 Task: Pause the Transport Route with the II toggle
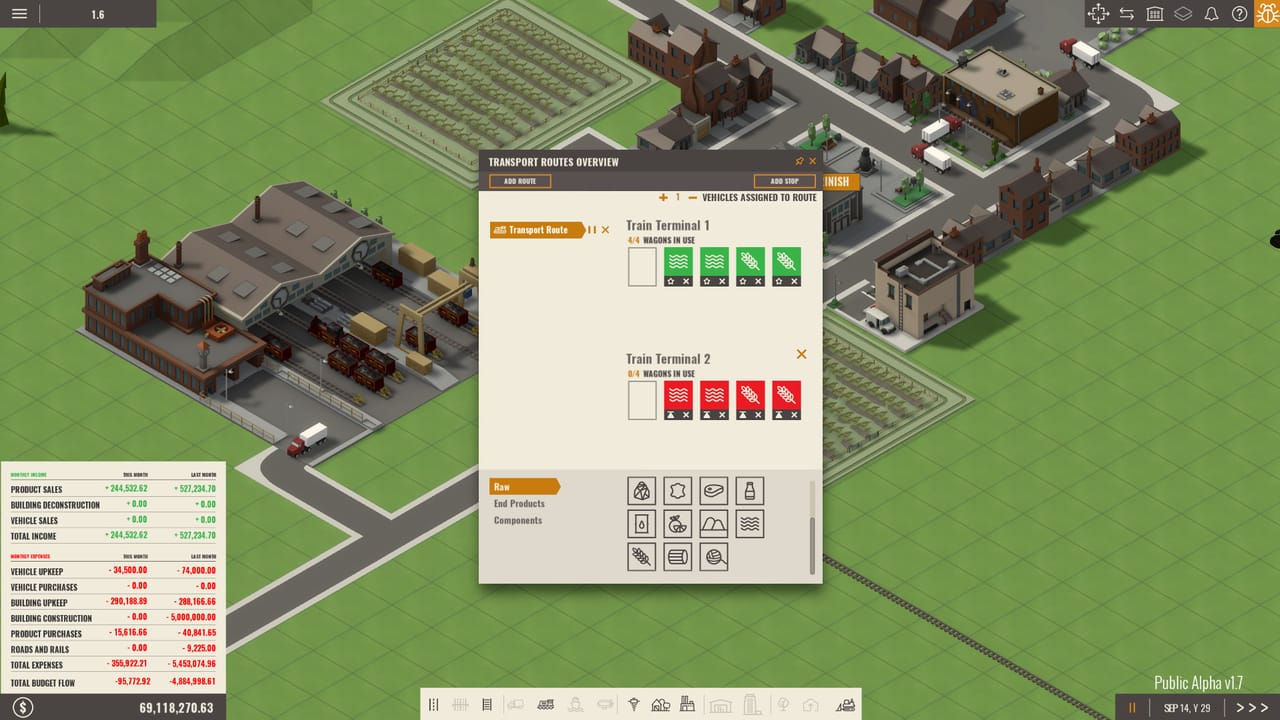coord(594,230)
